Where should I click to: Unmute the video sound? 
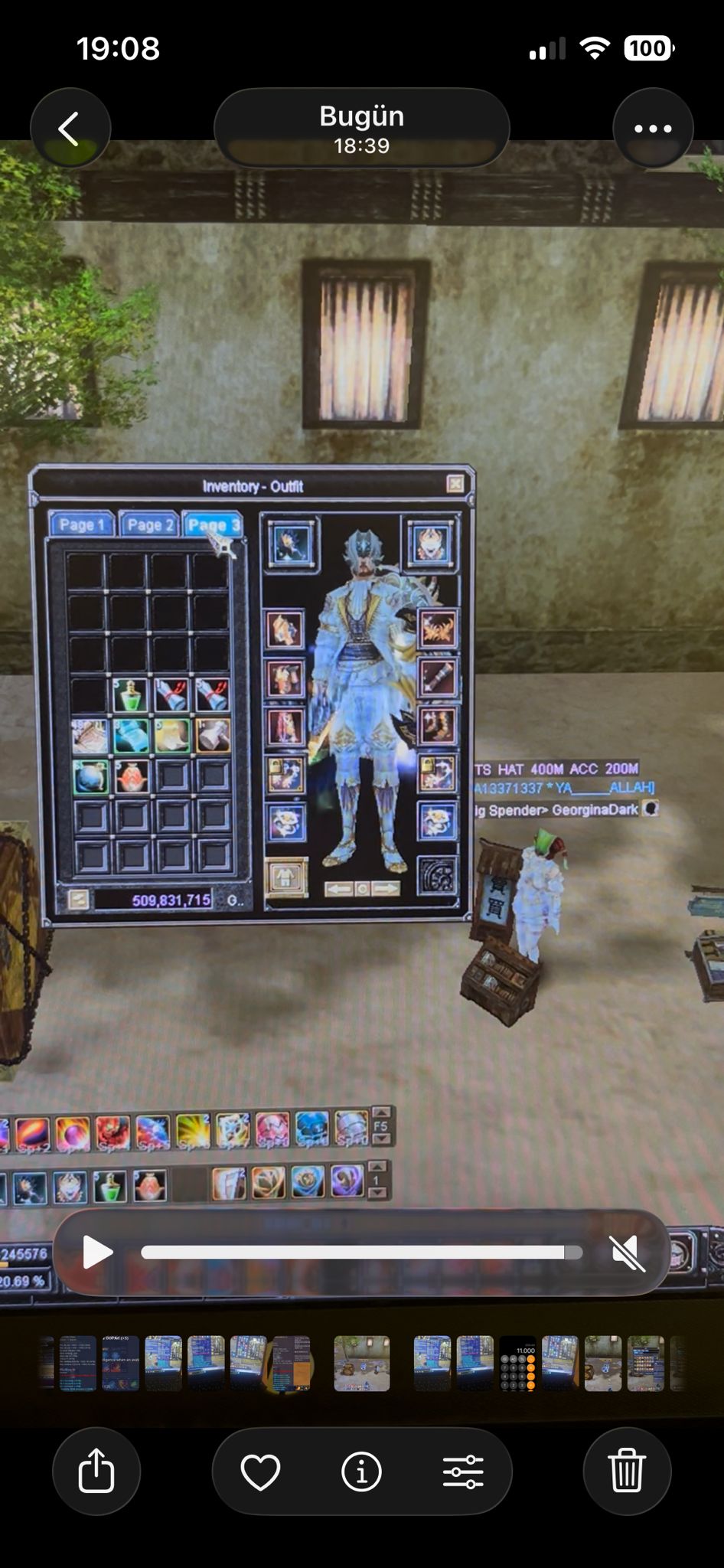628,1253
